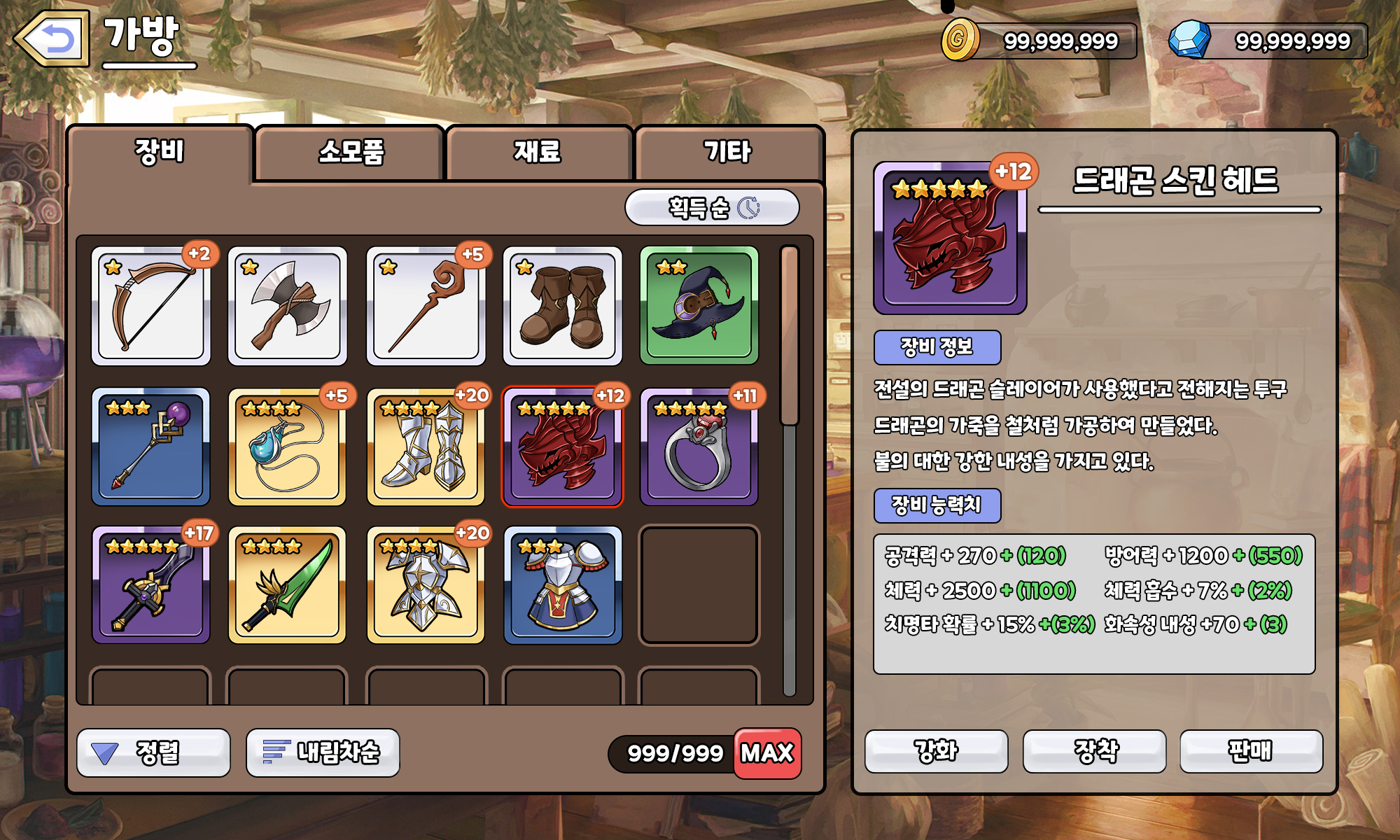Choose the blue dress armor slot
Screen dimensions: 1400x840
point(563,585)
